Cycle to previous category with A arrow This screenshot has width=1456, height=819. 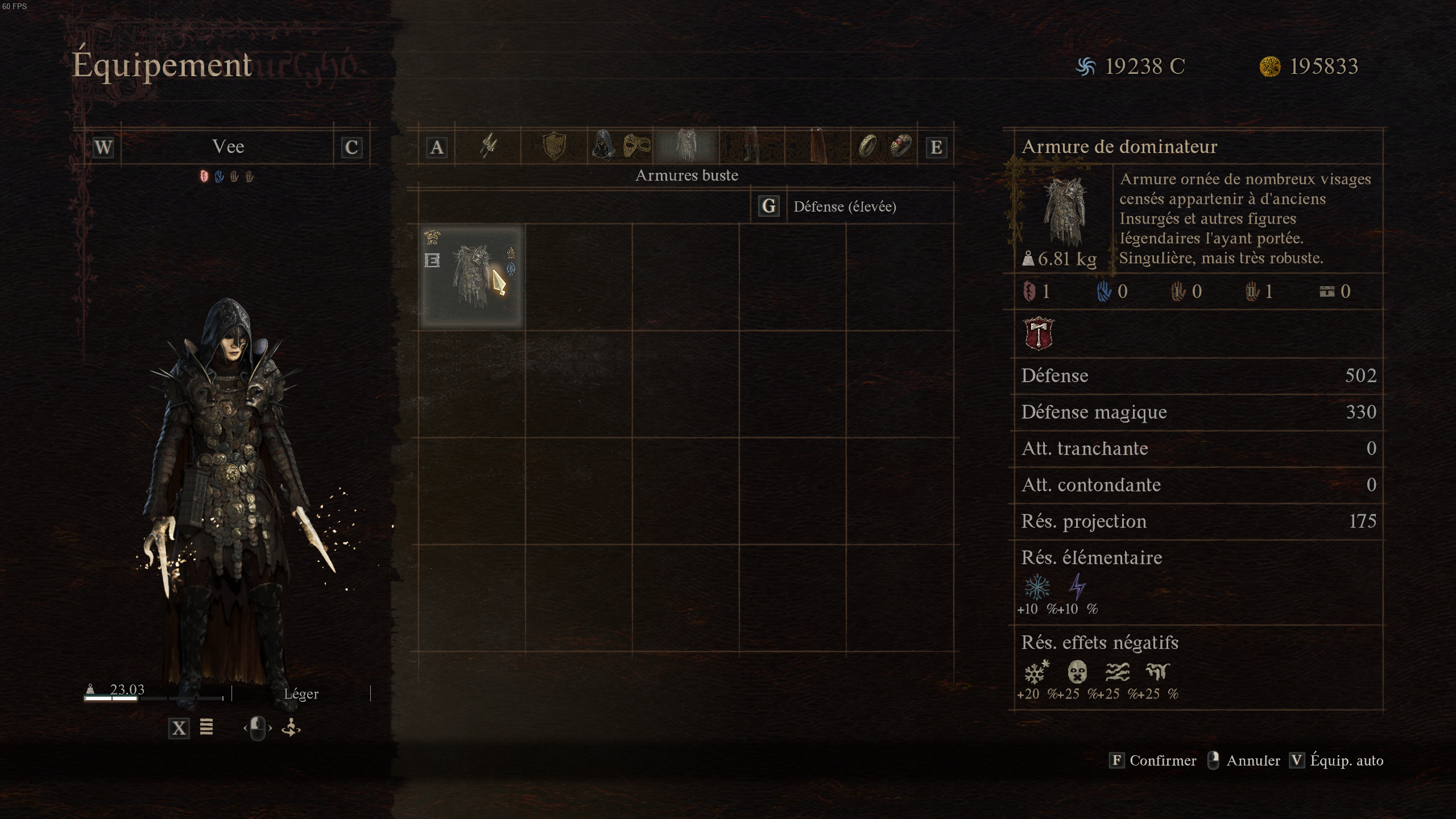click(x=437, y=147)
